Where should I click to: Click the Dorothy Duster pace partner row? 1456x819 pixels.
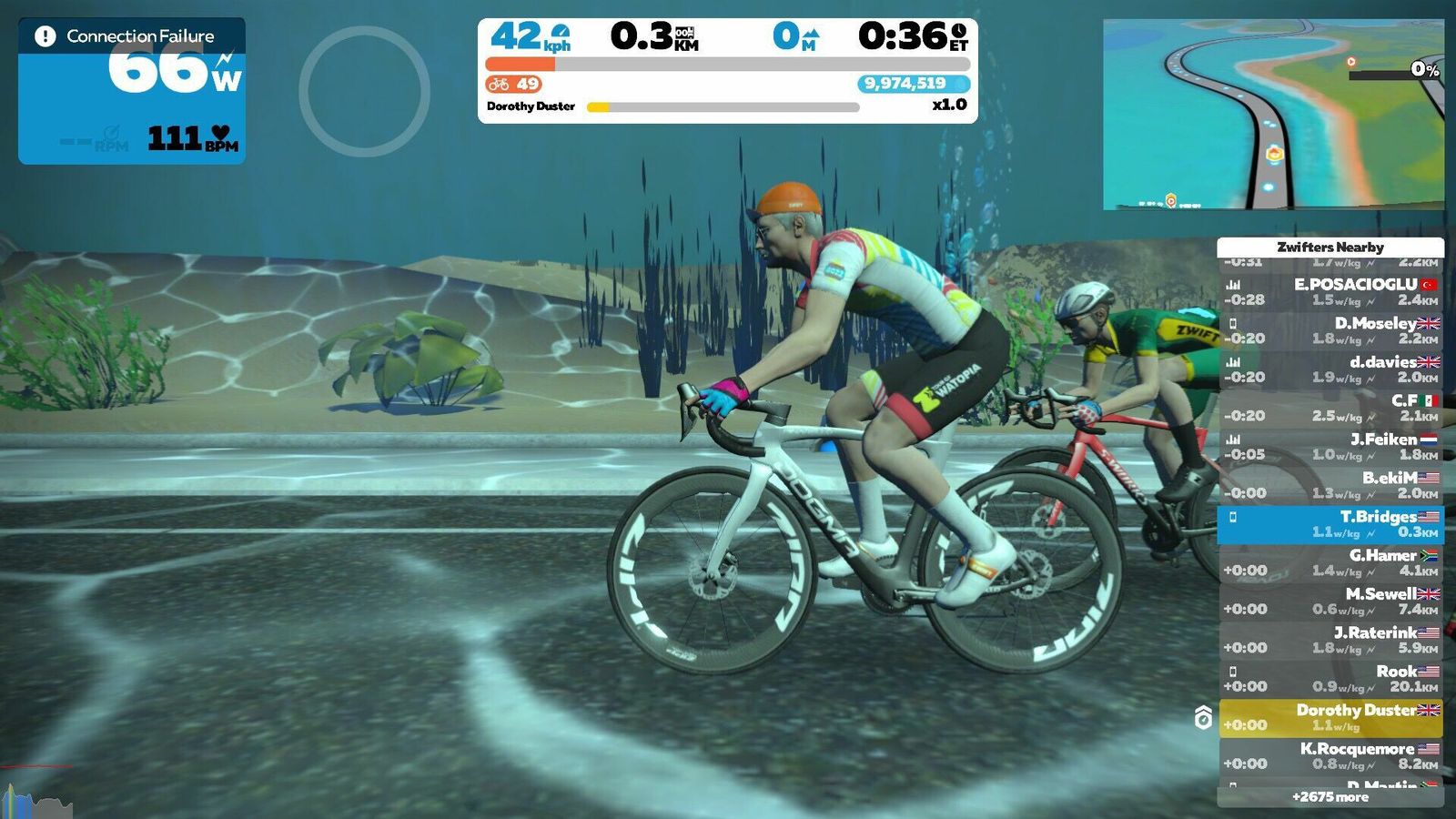click(1330, 717)
